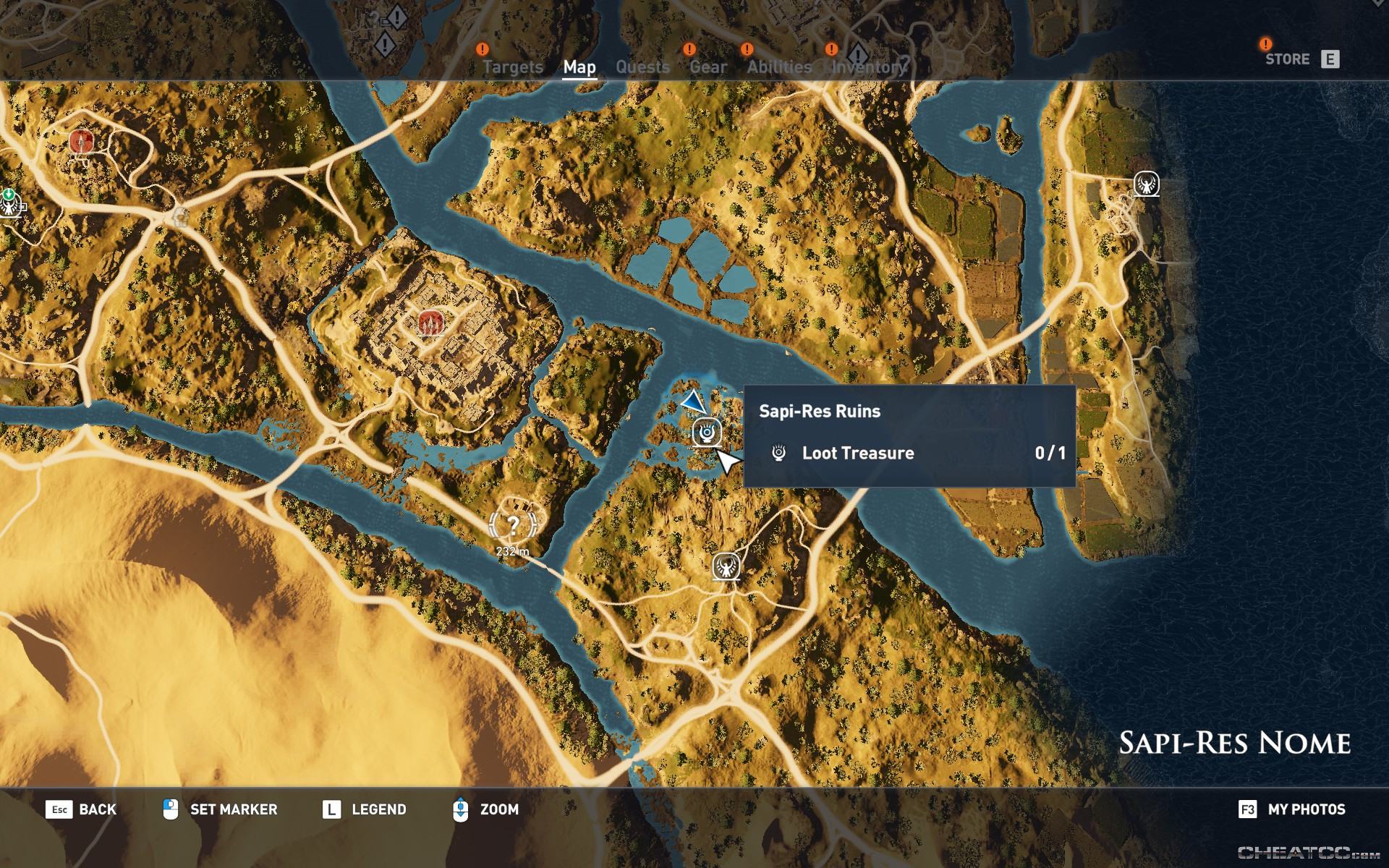
Task: Go to the Inventory tab
Action: pos(868,67)
